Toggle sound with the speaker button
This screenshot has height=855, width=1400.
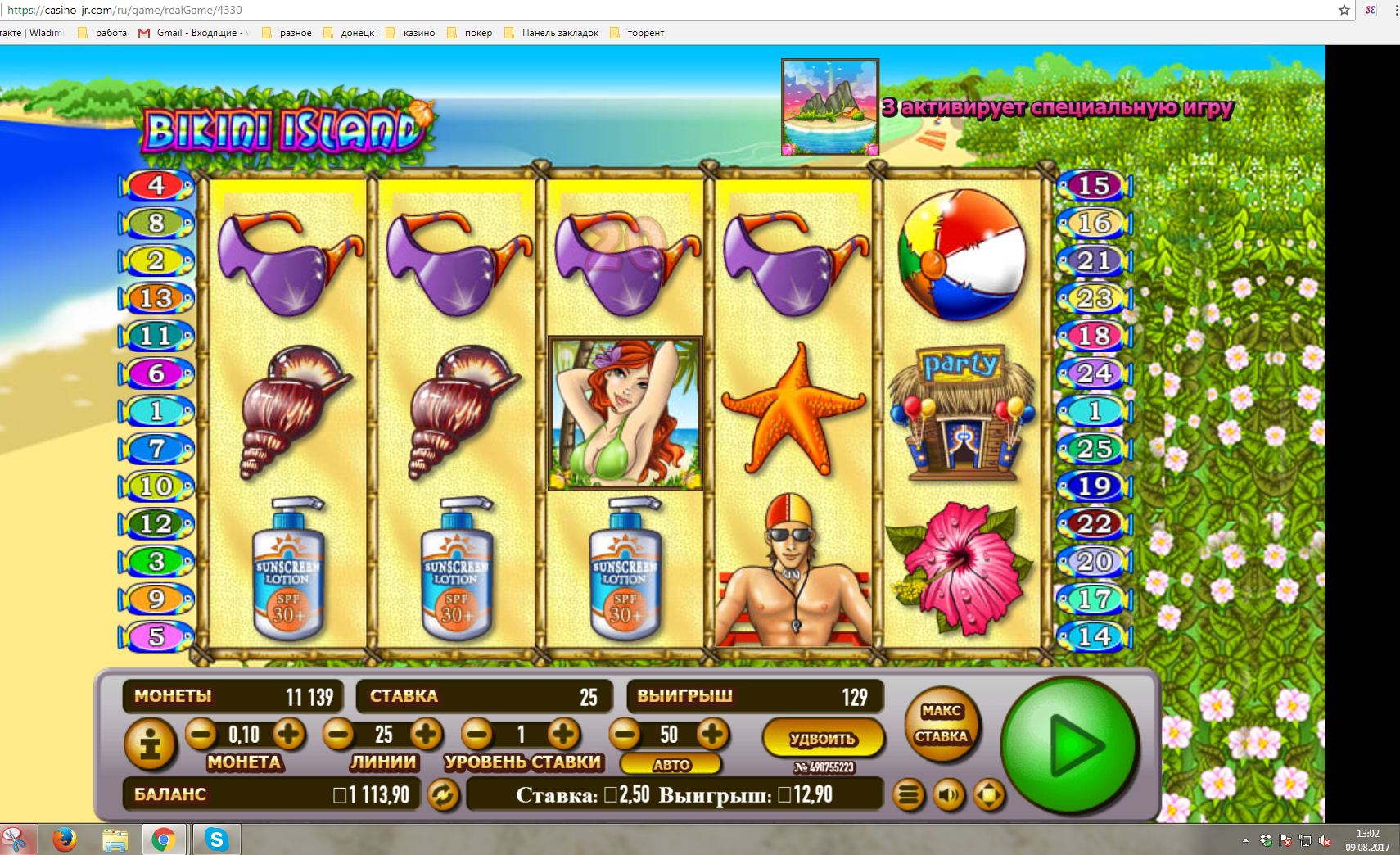949,794
